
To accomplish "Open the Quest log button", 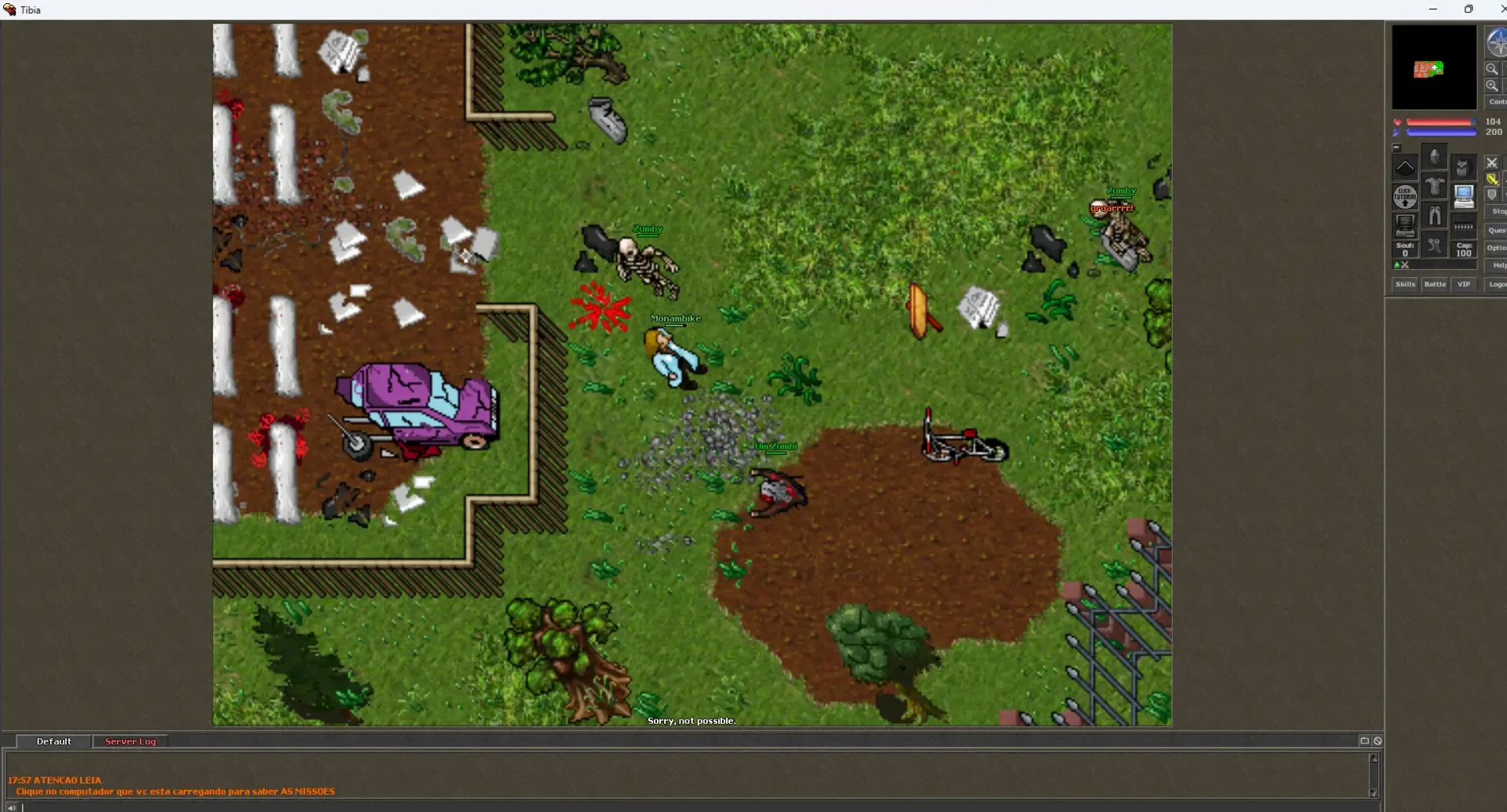I will coord(1498,229).
